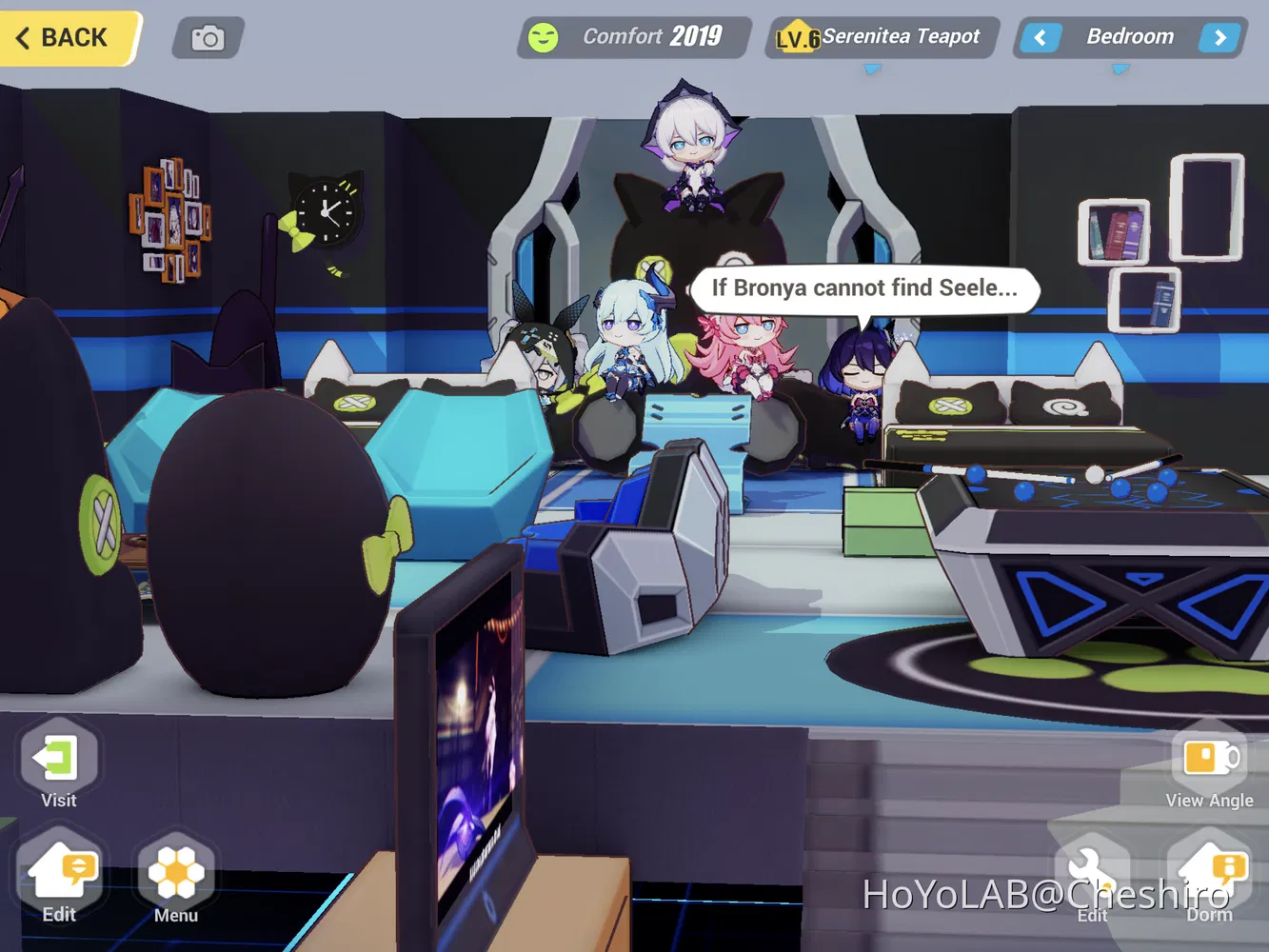Image resolution: width=1269 pixels, height=952 pixels.
Task: Select the Bedroom tab label
Action: [1130, 36]
